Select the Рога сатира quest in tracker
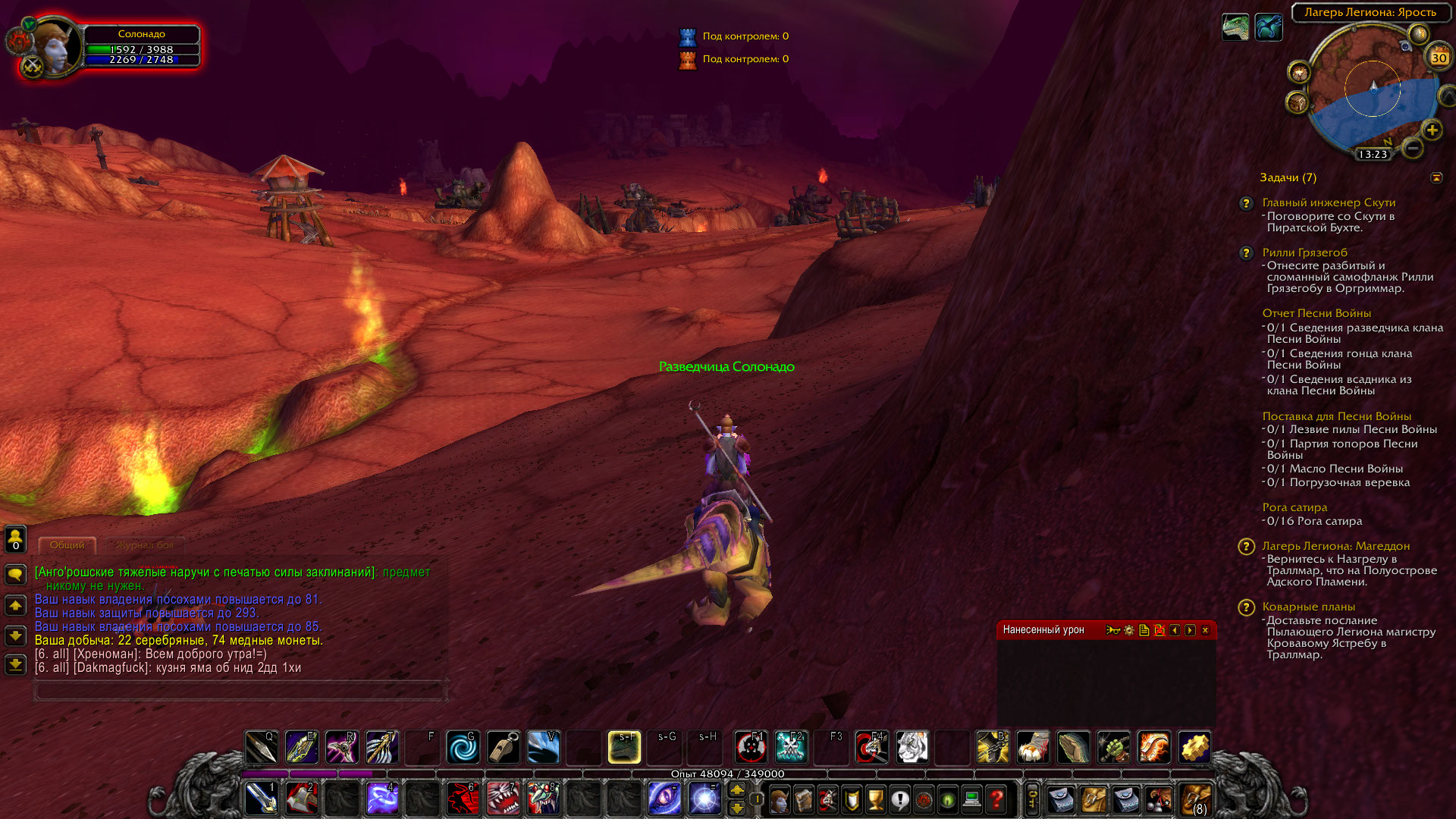The height and width of the screenshot is (819, 1456). coord(1294,507)
